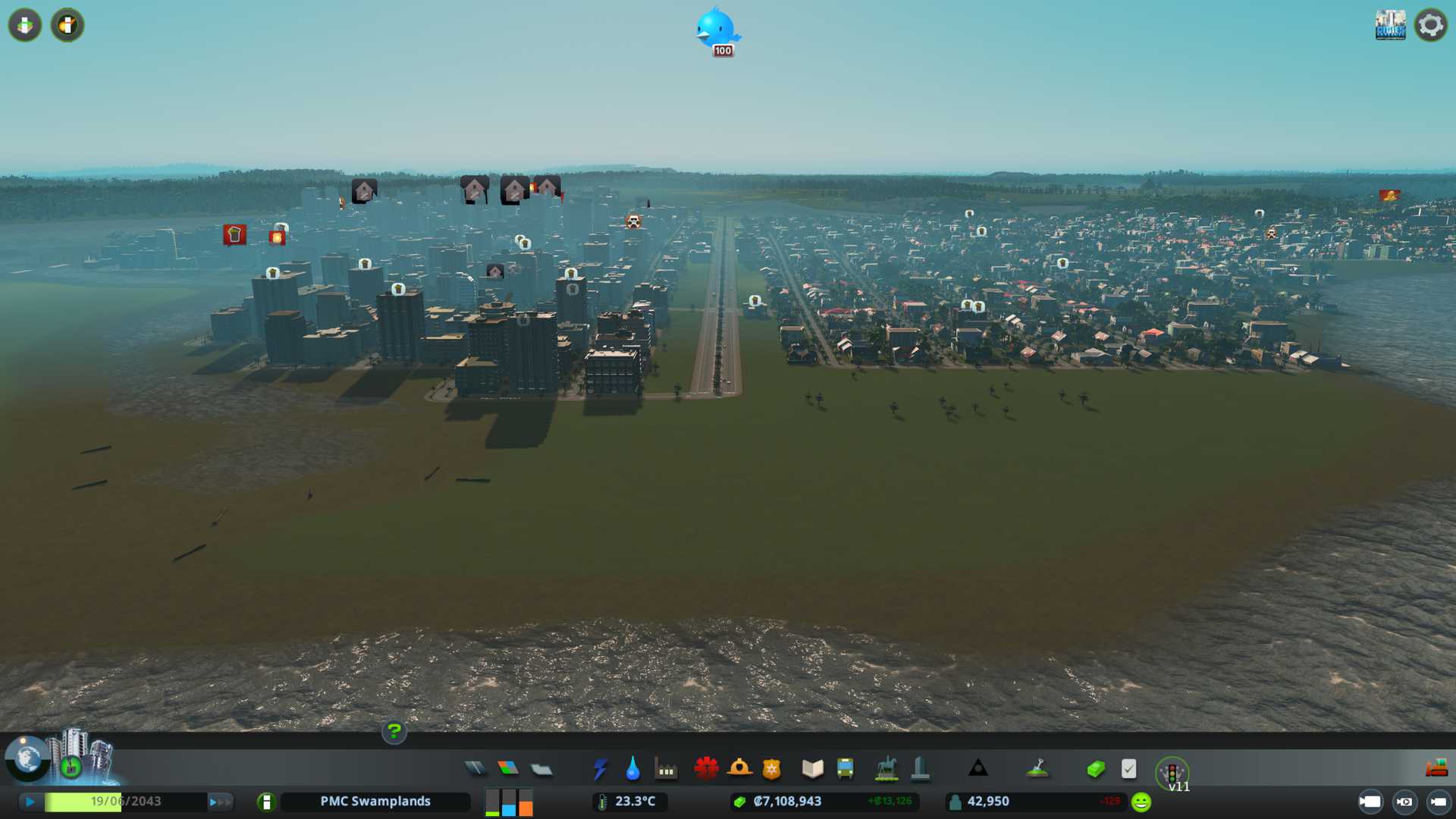Open the Education book menu

click(x=812, y=769)
